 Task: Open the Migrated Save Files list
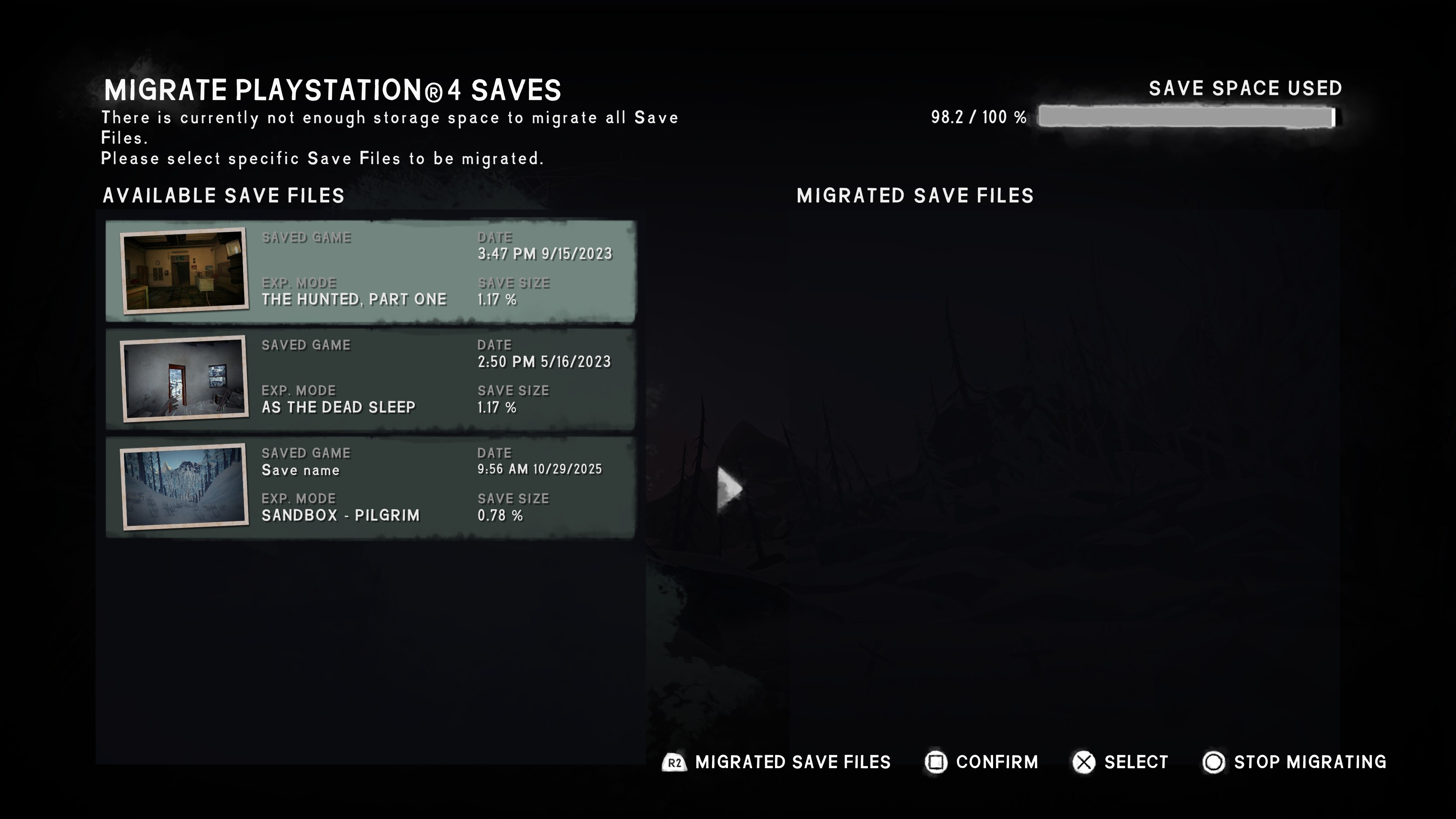776,762
